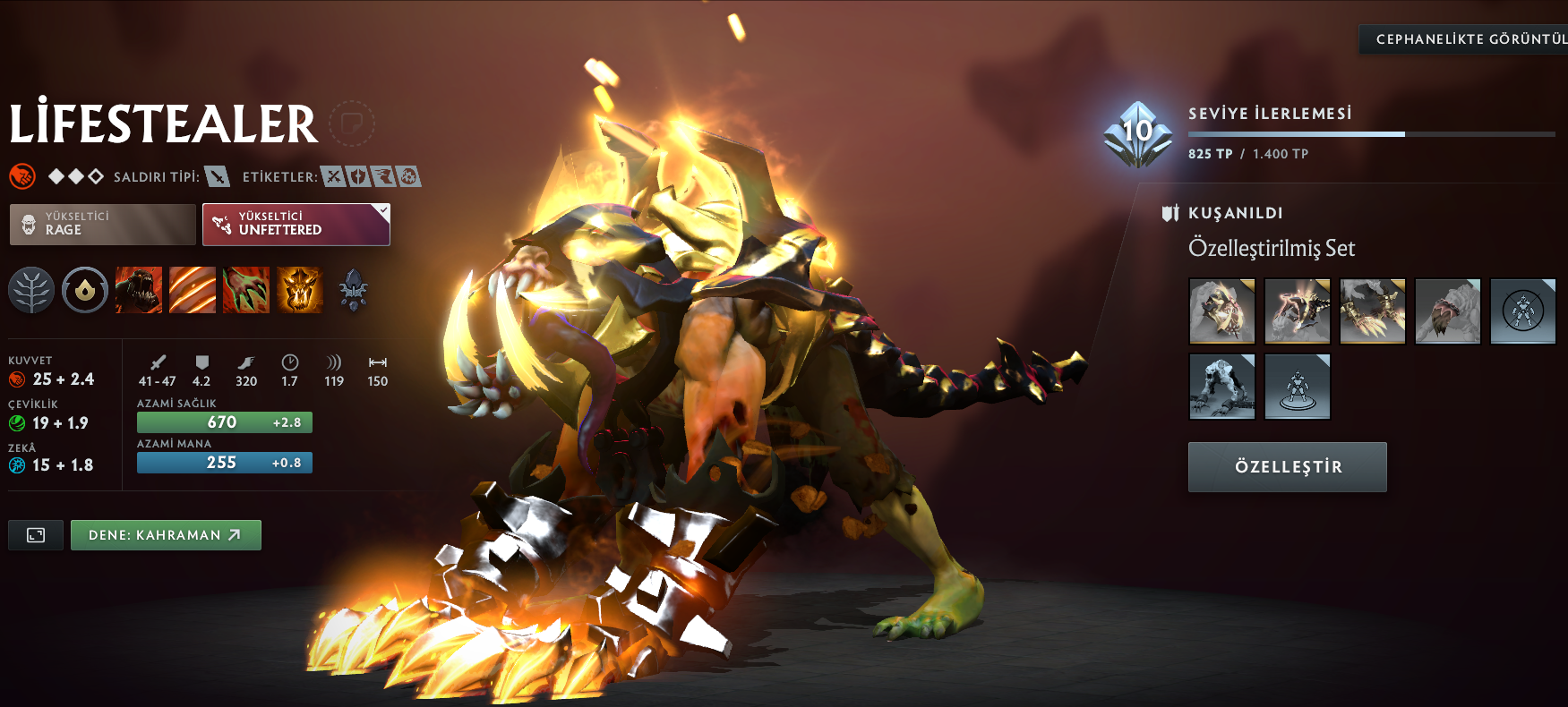Choose the Unfettered facet button
This screenshot has height=707, width=1568.
(296, 224)
